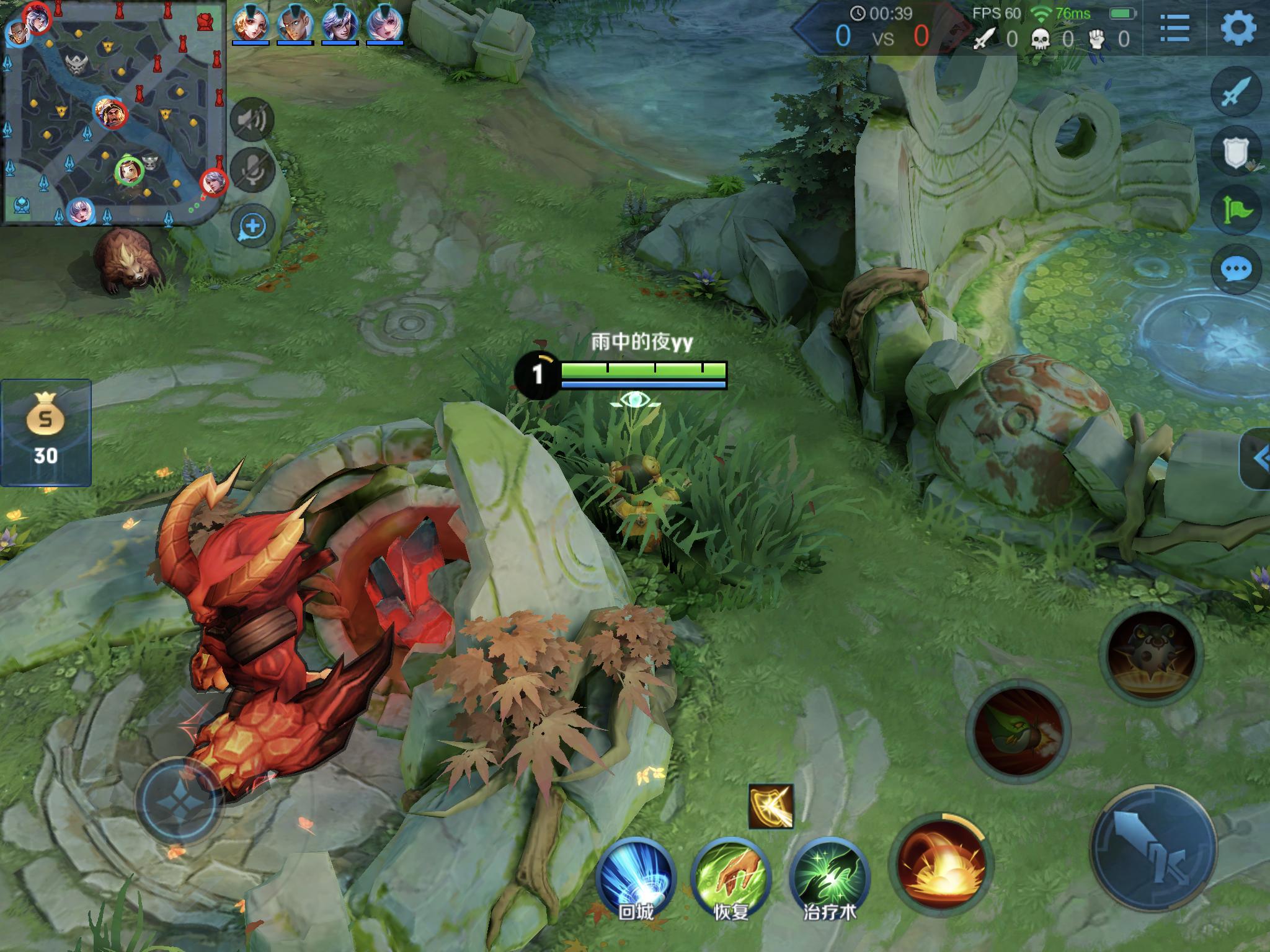Image resolution: width=1270 pixels, height=952 pixels.
Task: Open the quick chat plus bubble
Action: [x=252, y=226]
